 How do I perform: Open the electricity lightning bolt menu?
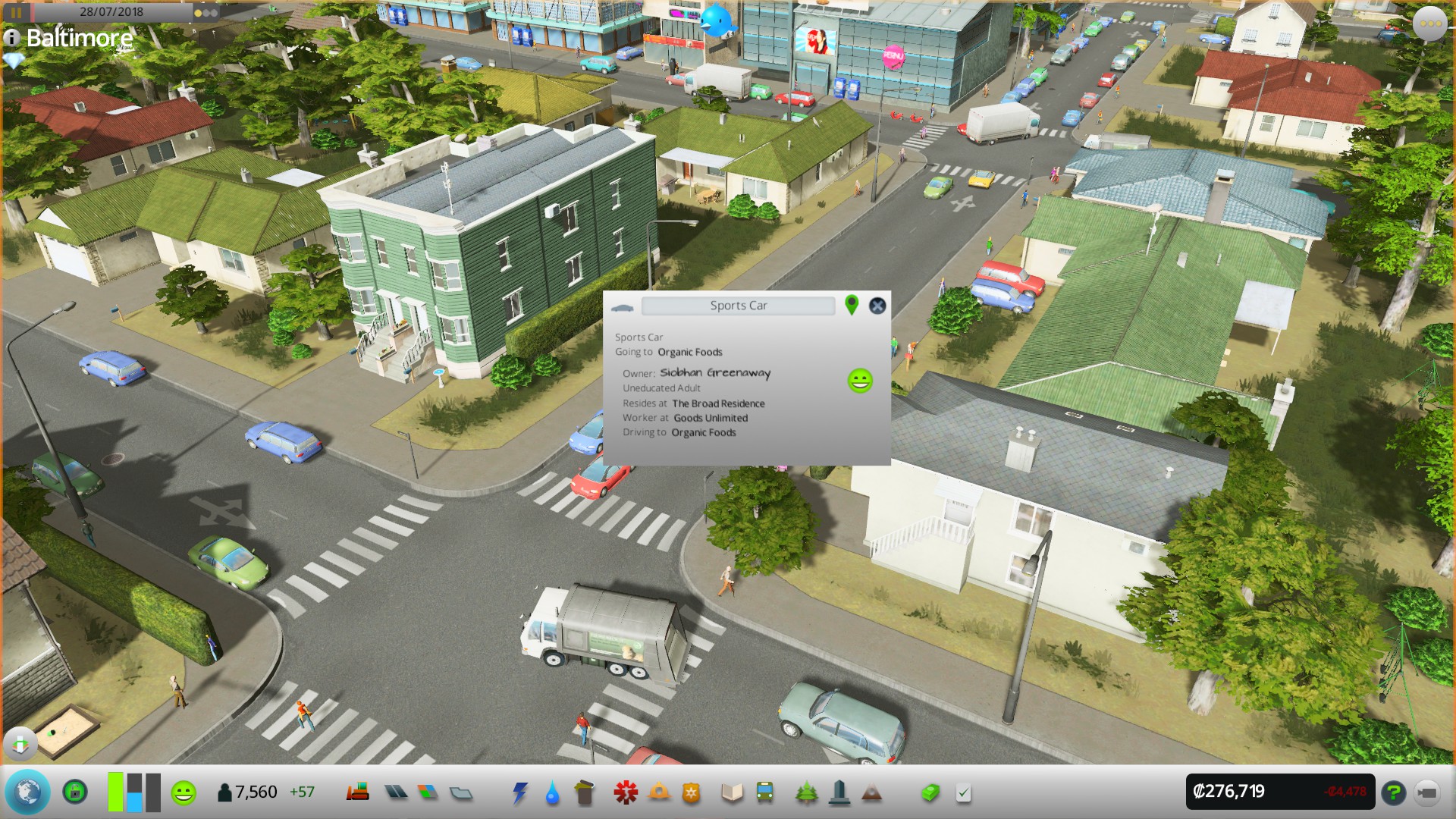coord(519,792)
